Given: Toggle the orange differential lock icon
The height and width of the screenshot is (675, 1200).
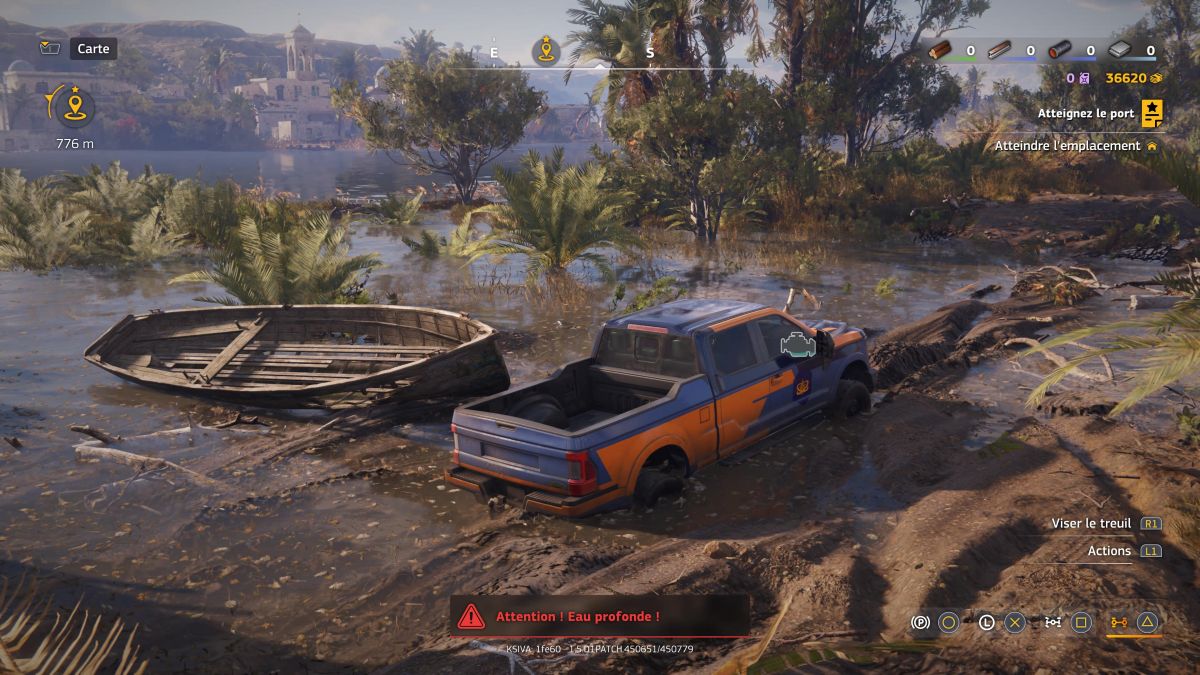Looking at the screenshot, I should point(1118,622).
